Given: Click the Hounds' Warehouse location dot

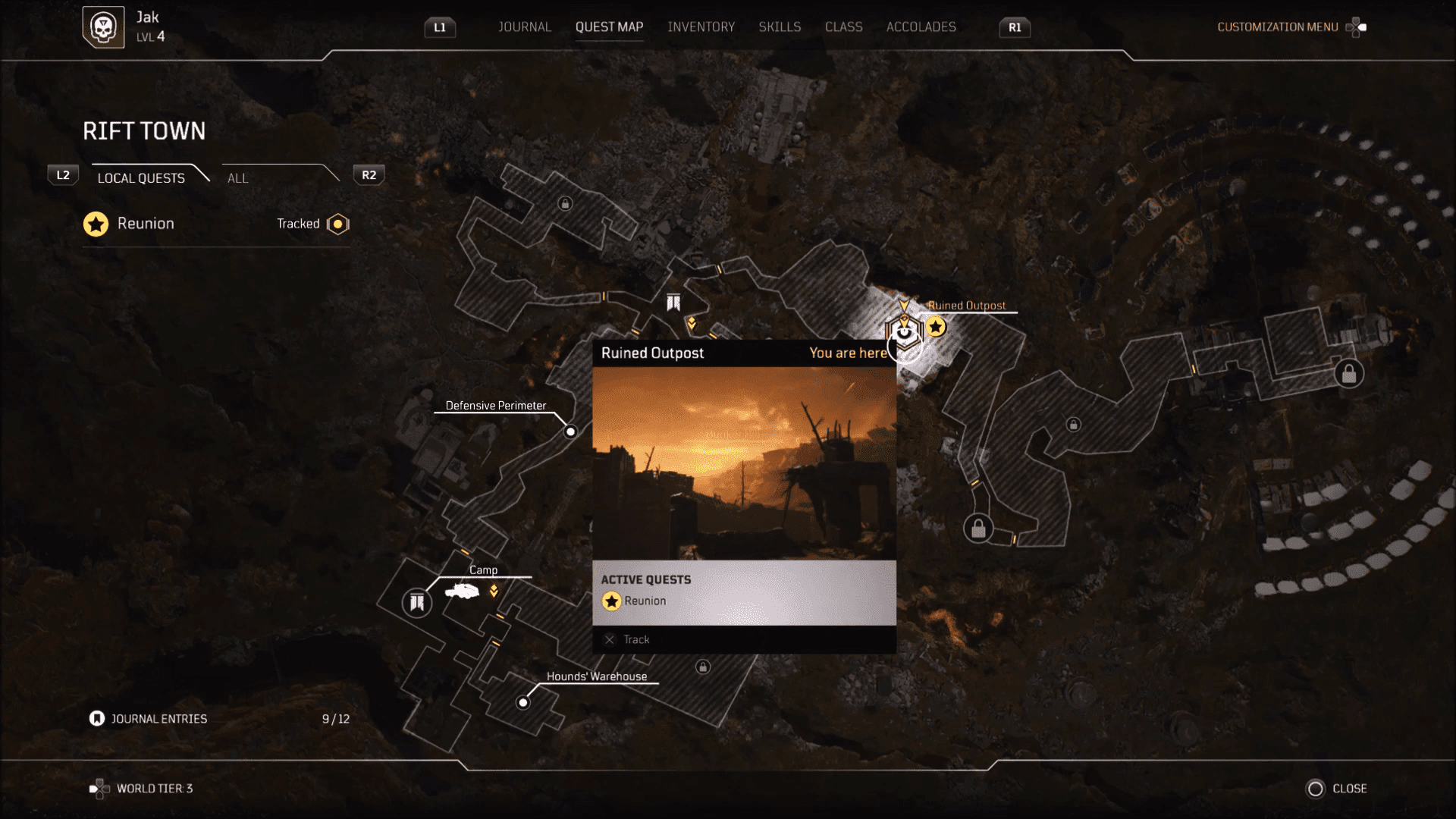Looking at the screenshot, I should [x=523, y=701].
